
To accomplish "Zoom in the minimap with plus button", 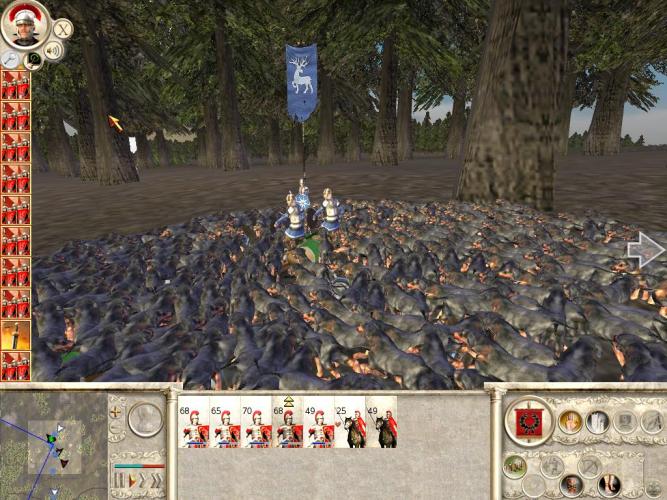I will 116,411.
